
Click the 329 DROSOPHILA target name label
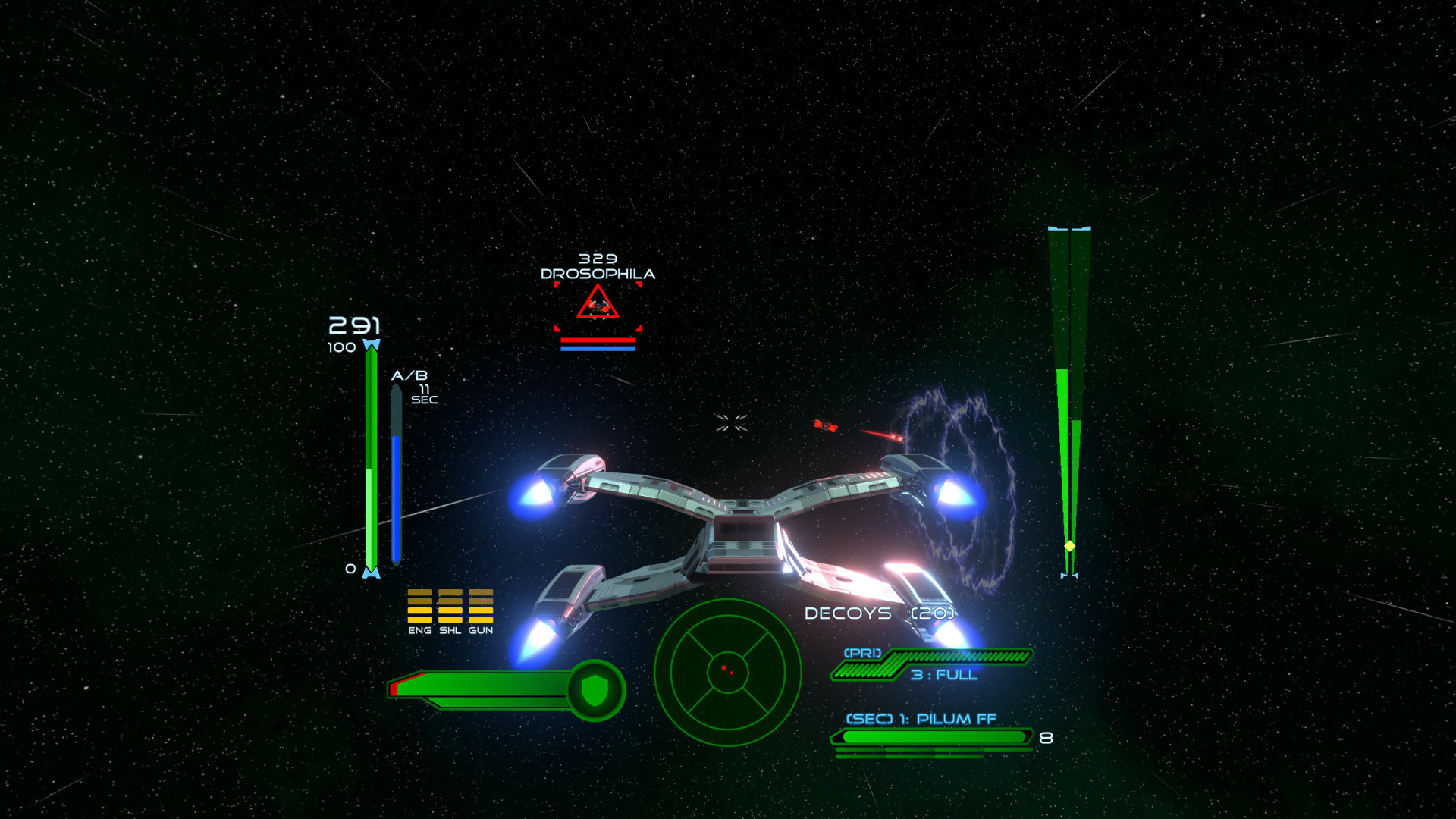(598, 267)
